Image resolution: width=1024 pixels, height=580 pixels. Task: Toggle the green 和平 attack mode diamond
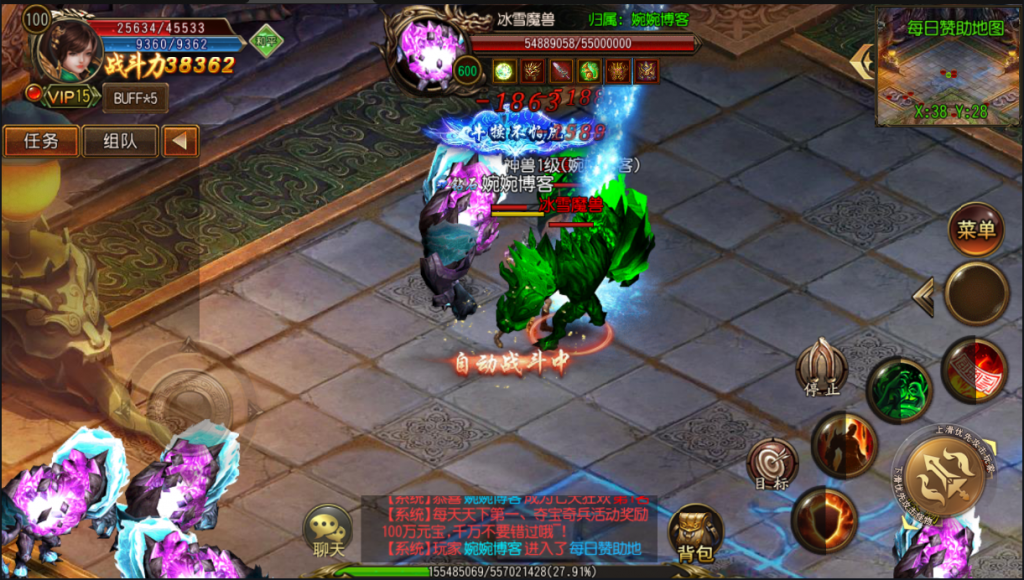coord(266,40)
